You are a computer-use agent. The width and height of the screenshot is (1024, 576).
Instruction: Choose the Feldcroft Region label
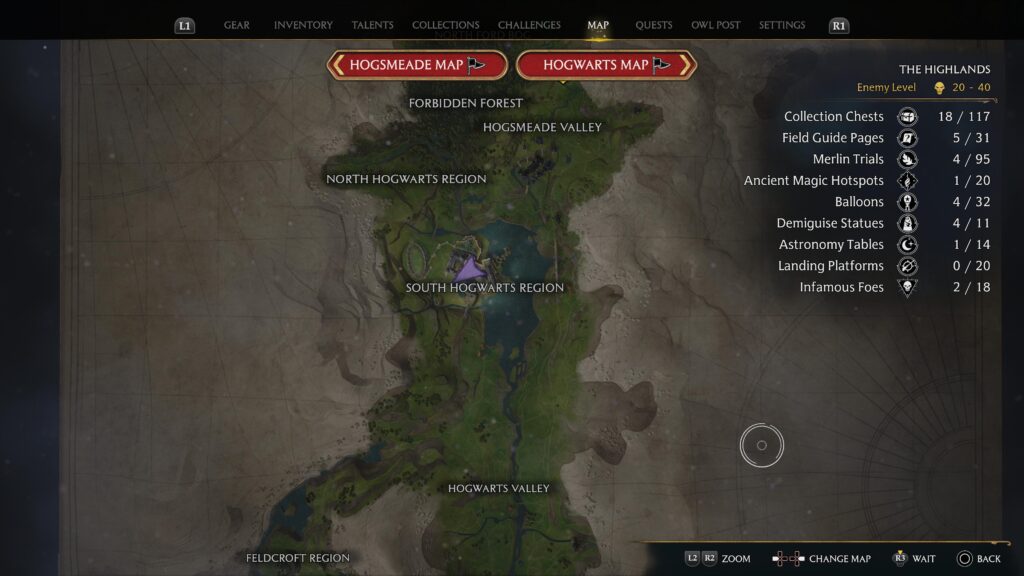[298, 558]
